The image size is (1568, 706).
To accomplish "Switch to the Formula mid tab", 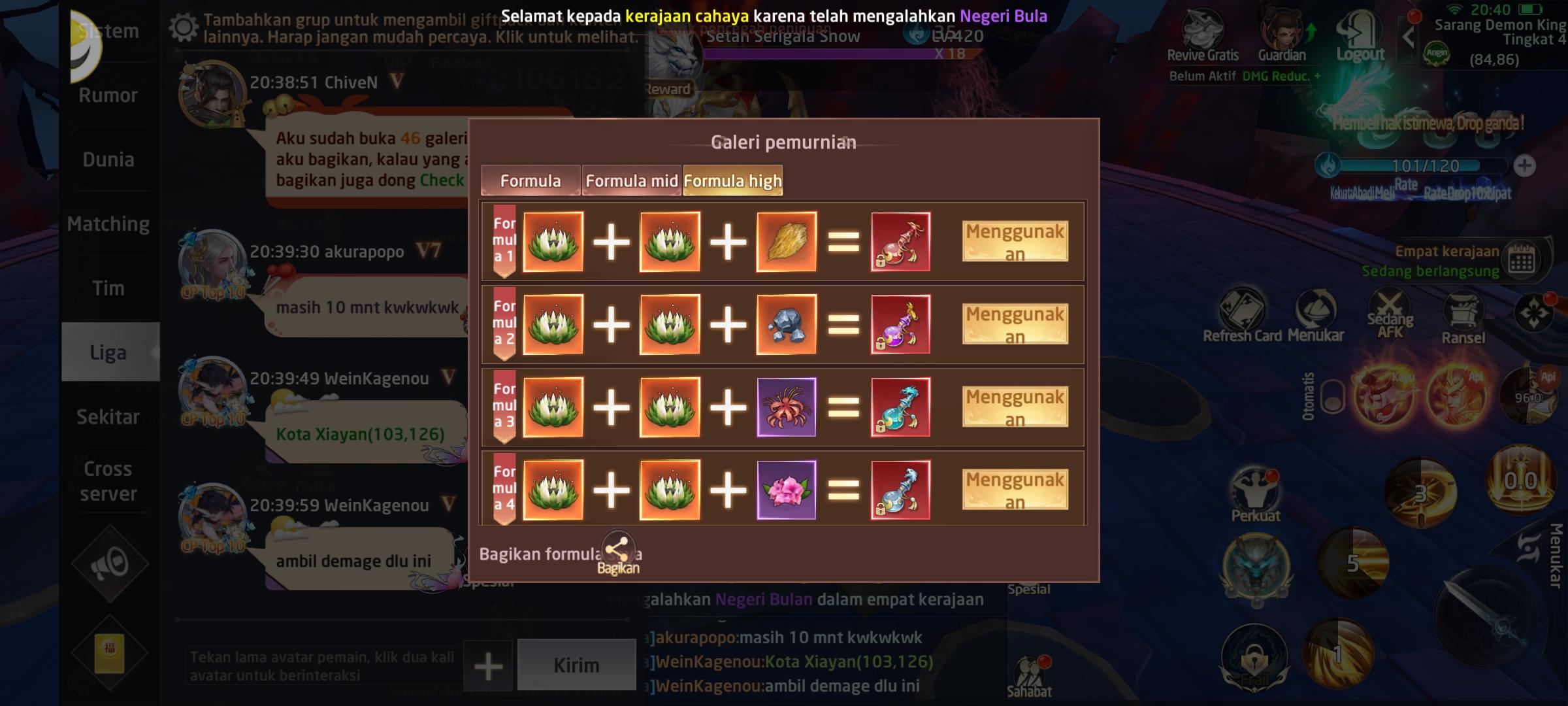I will [630, 180].
